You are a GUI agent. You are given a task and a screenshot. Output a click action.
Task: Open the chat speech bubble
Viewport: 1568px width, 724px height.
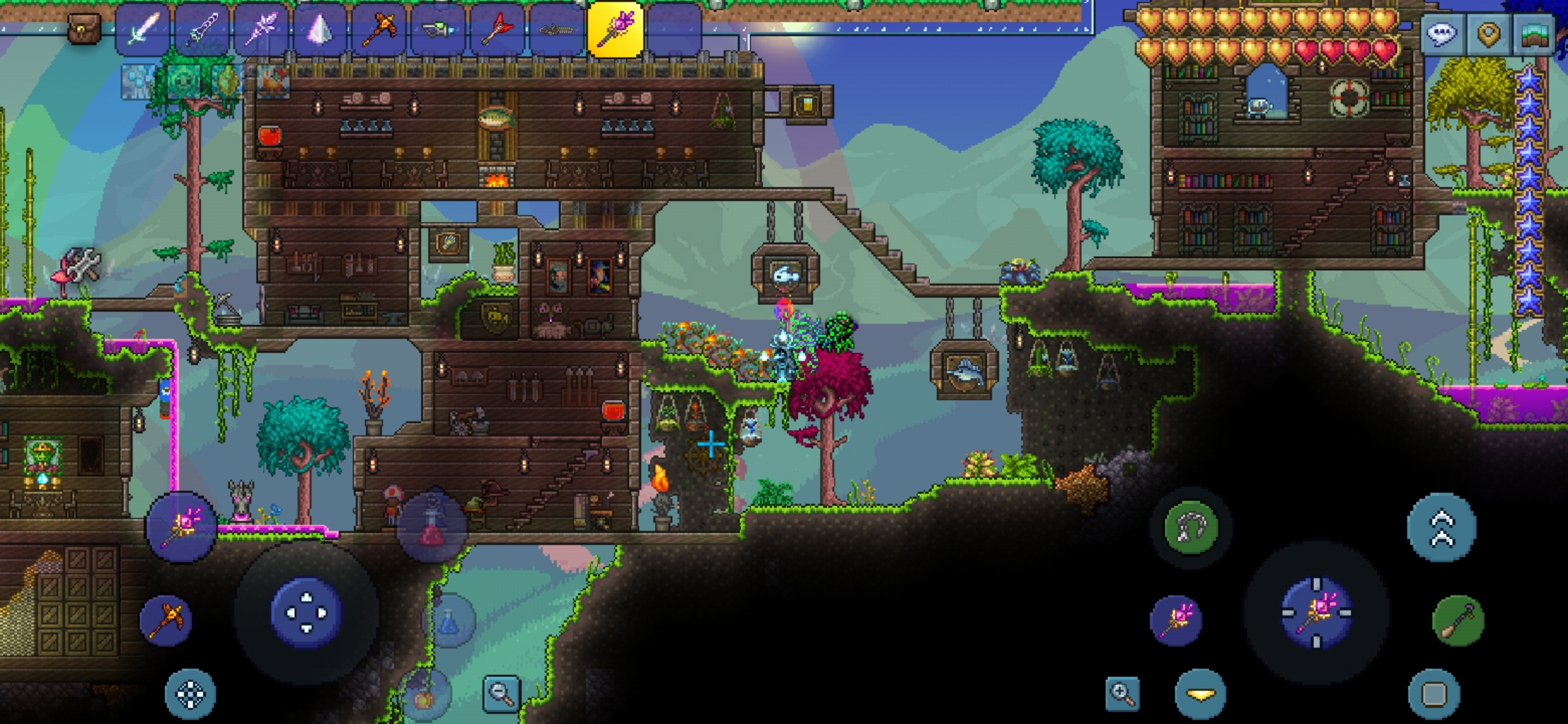pyautogui.click(x=1442, y=34)
